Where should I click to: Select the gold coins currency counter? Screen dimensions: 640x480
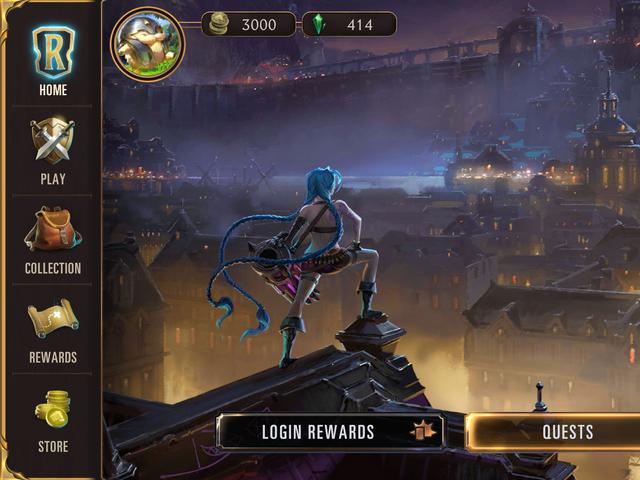[248, 24]
